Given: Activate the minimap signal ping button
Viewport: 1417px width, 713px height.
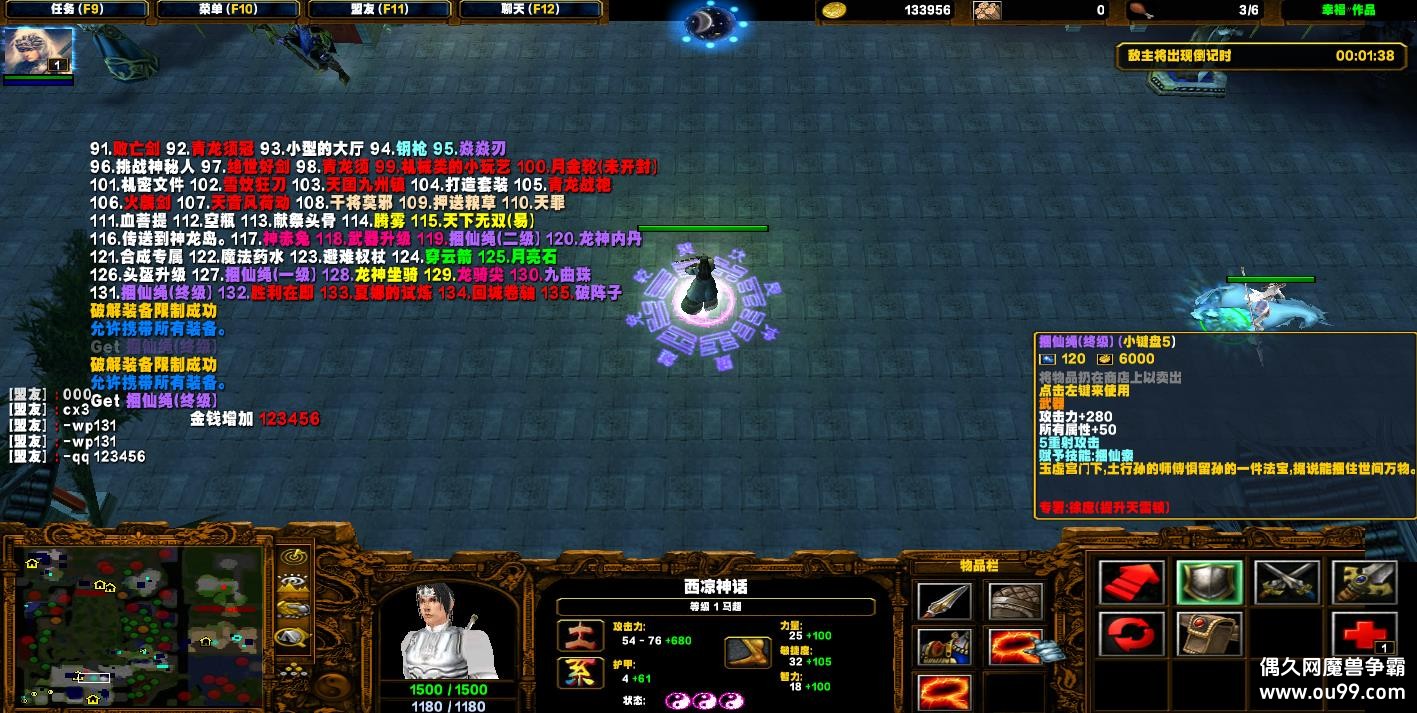Looking at the screenshot, I should 293,558.
